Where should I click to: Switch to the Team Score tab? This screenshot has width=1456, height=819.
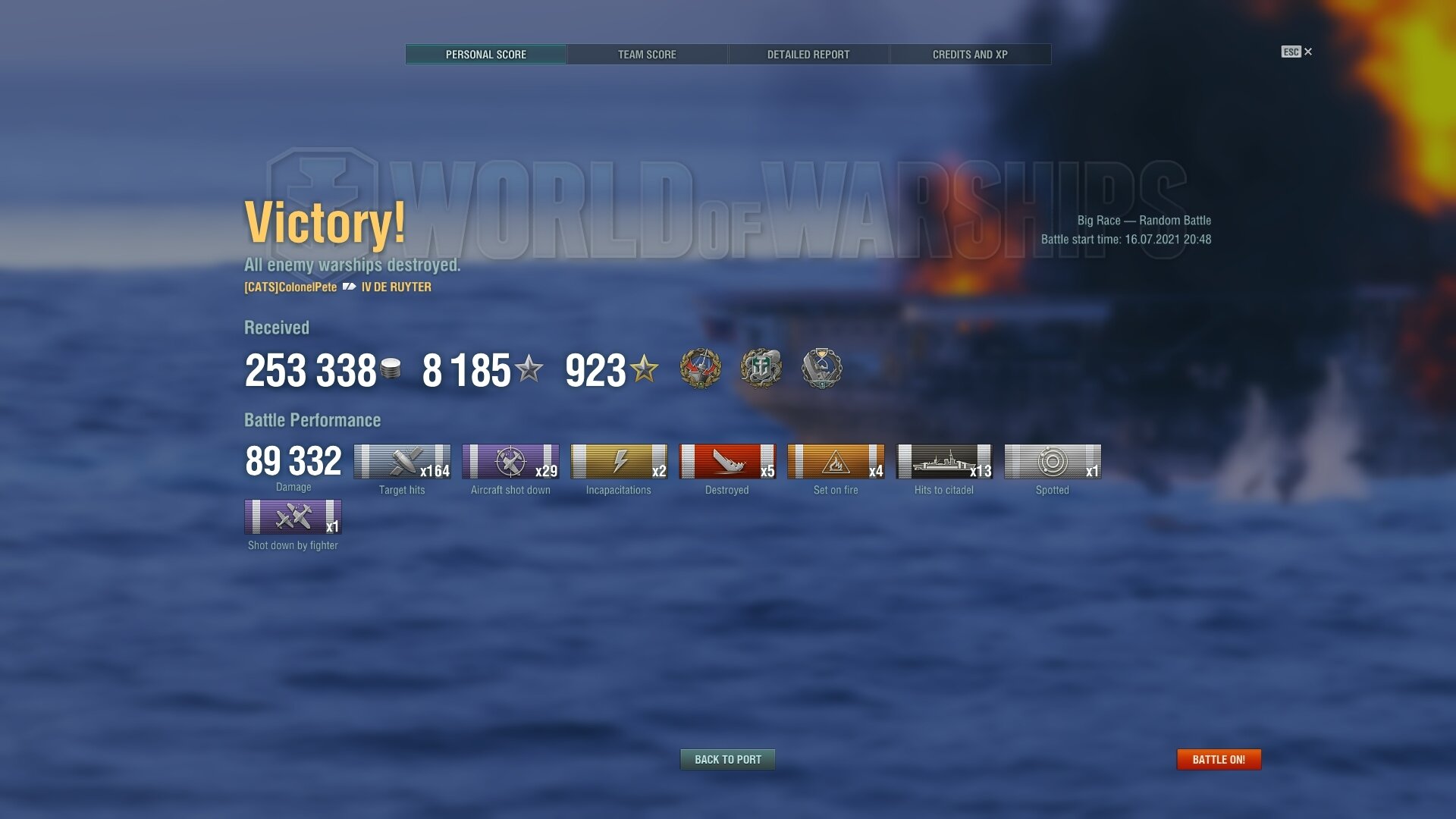tap(647, 55)
